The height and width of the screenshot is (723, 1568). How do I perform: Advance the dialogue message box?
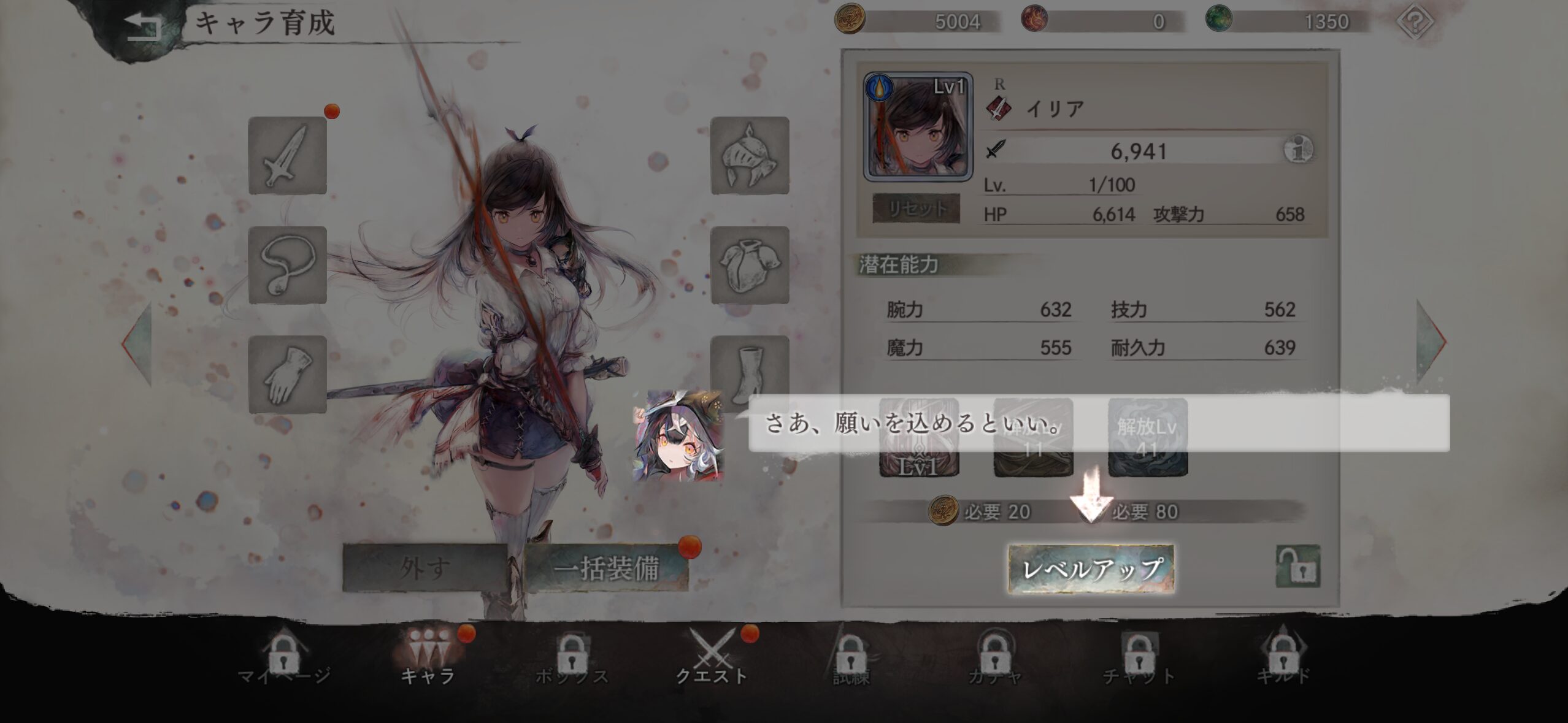(x=1098, y=423)
